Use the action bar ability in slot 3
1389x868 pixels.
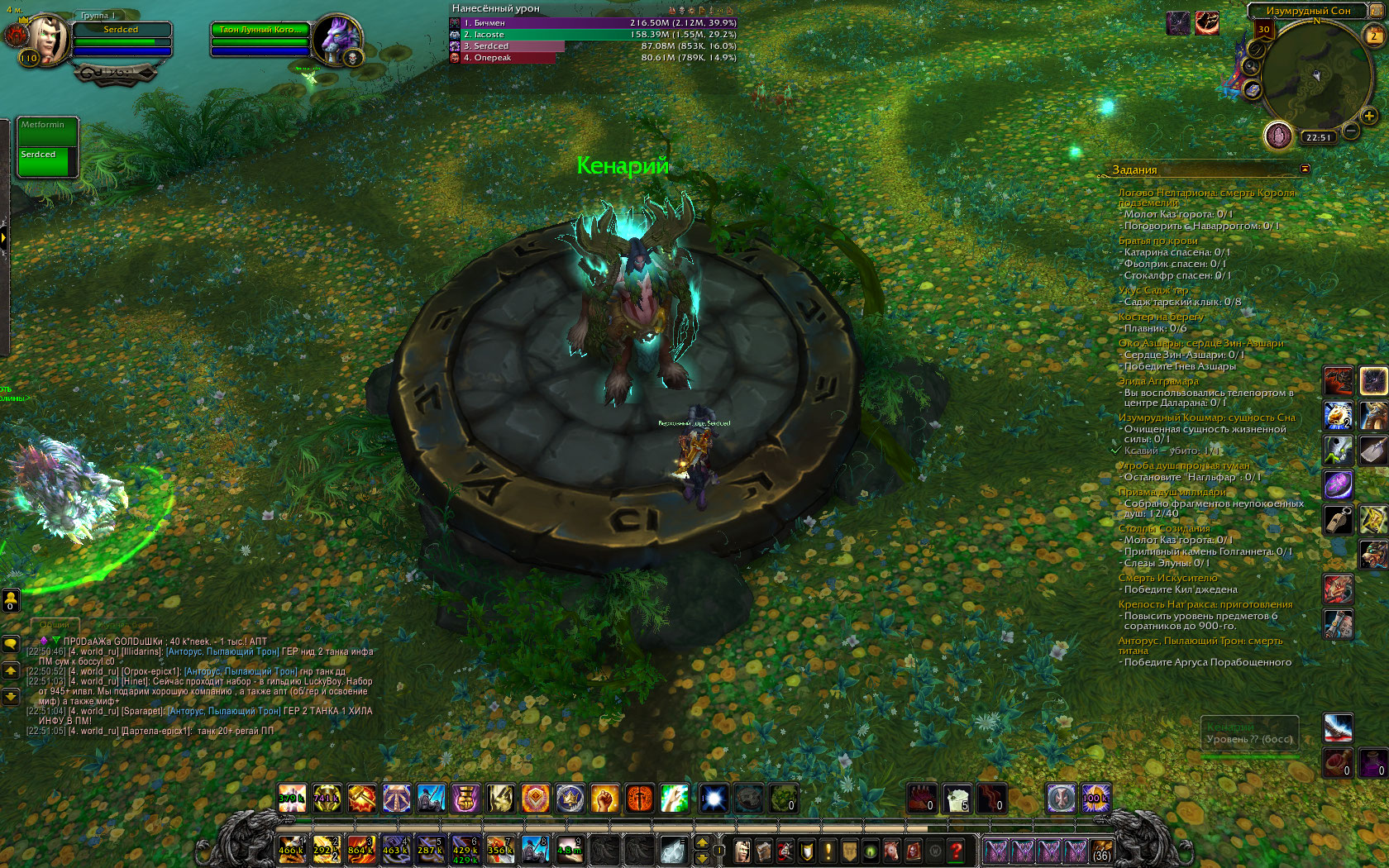pyautogui.click(x=361, y=849)
